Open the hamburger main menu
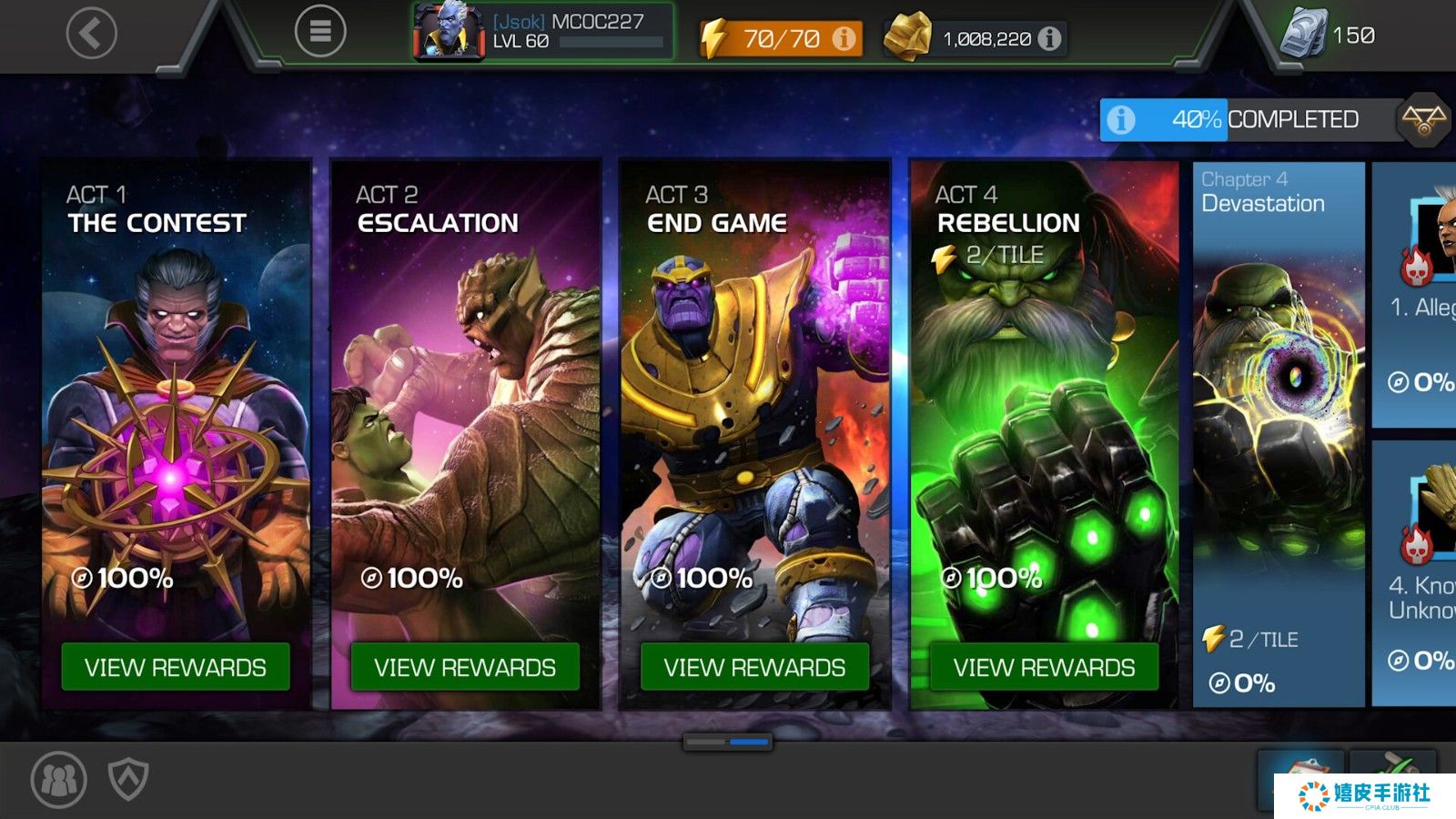This screenshot has height=819, width=1456. 320,32
